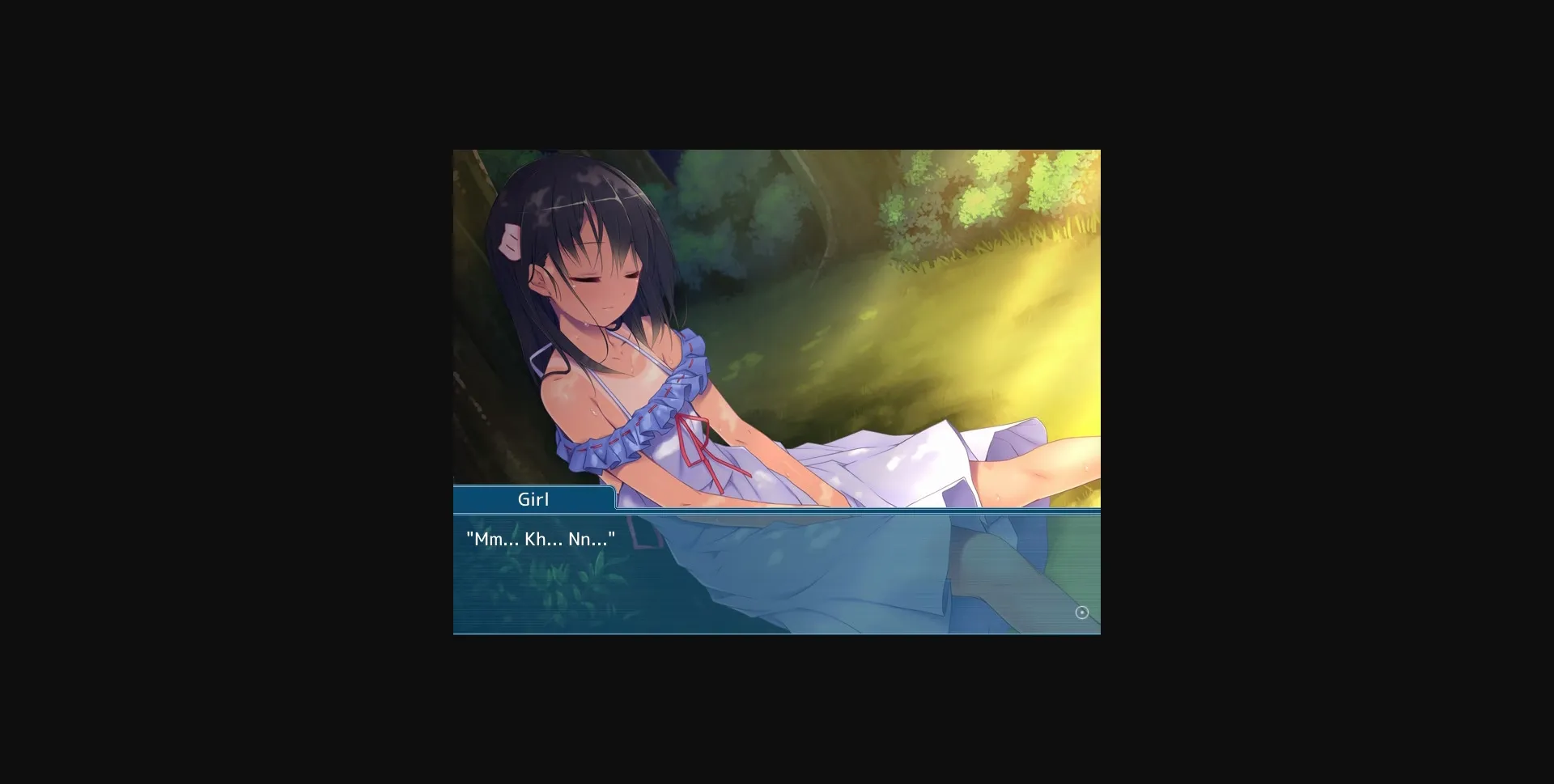Select the speaker label above the dialogue
This screenshot has height=784, width=1554.
(533, 499)
